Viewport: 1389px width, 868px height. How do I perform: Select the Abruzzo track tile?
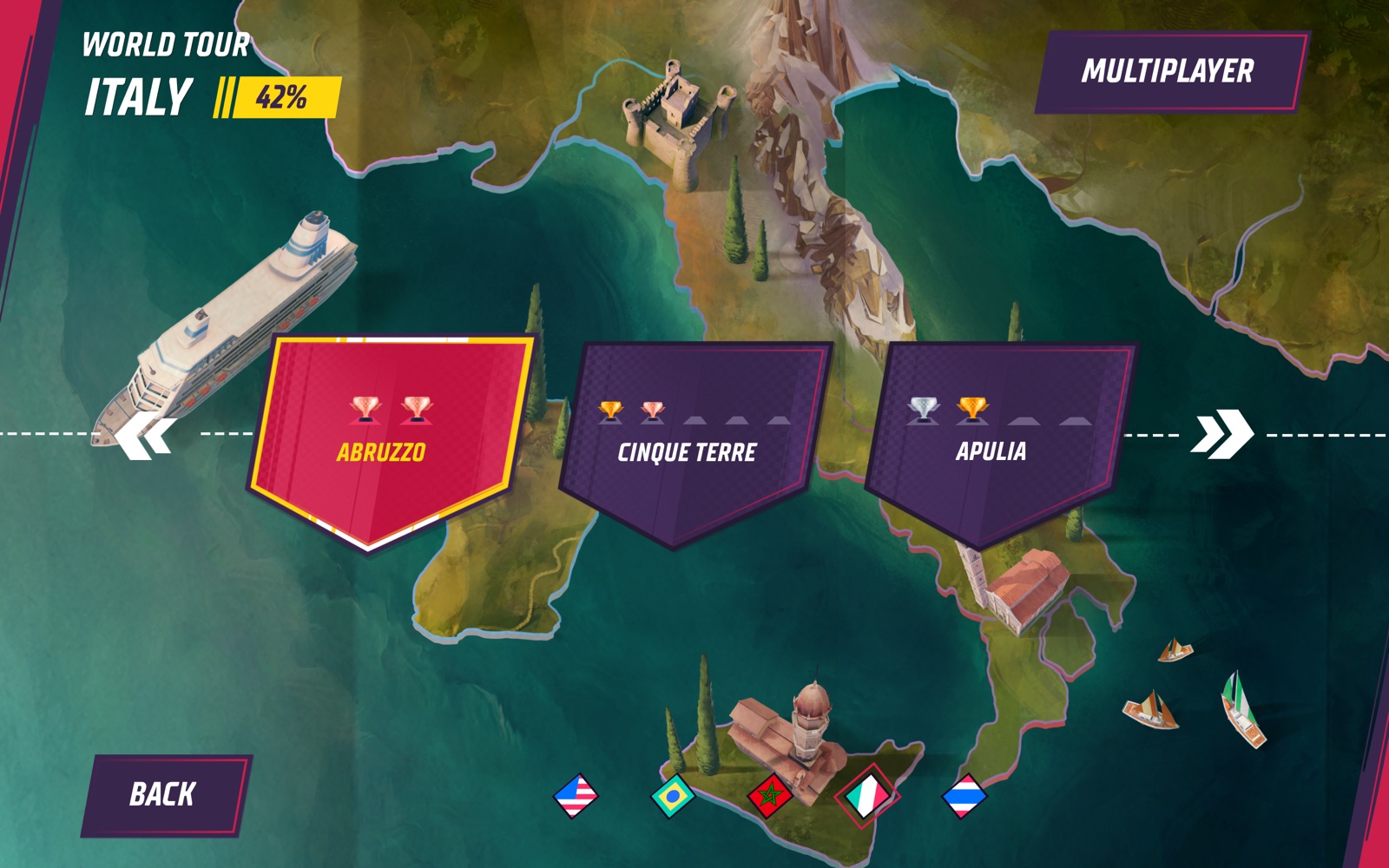click(x=386, y=443)
